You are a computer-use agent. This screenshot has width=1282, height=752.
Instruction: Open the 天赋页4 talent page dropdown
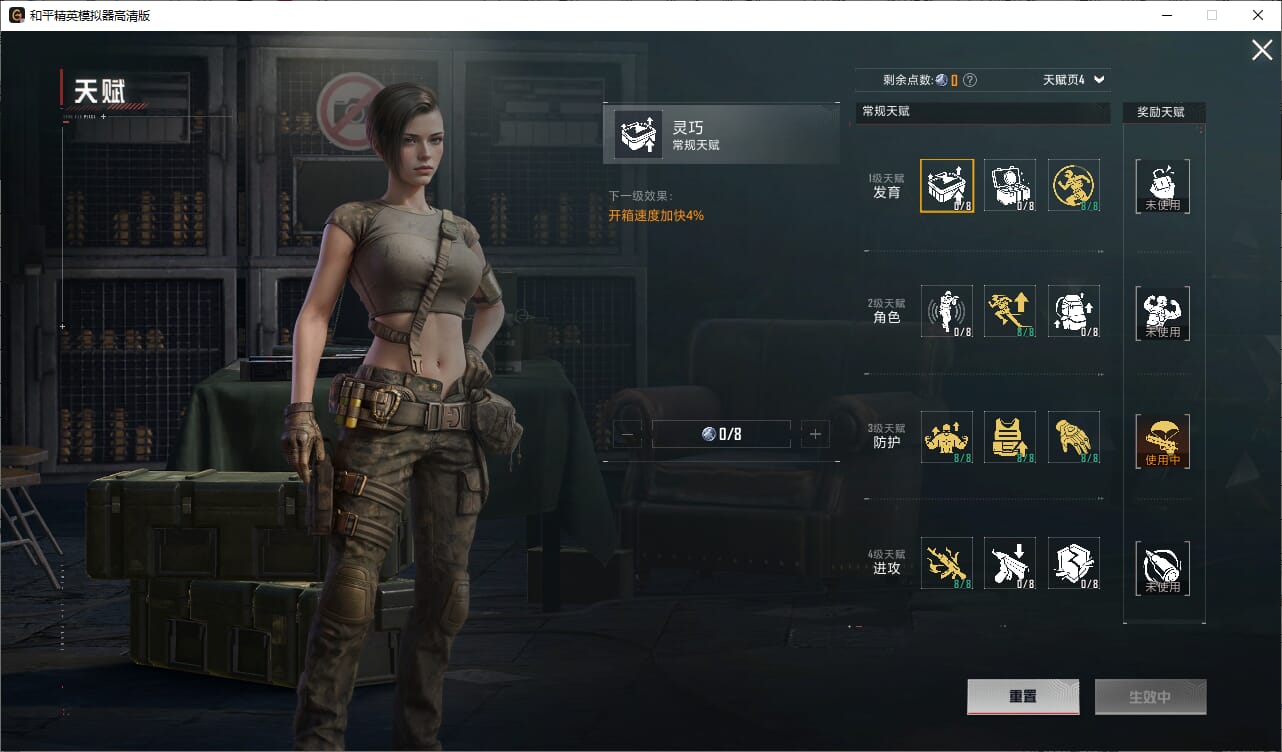(x=1075, y=80)
